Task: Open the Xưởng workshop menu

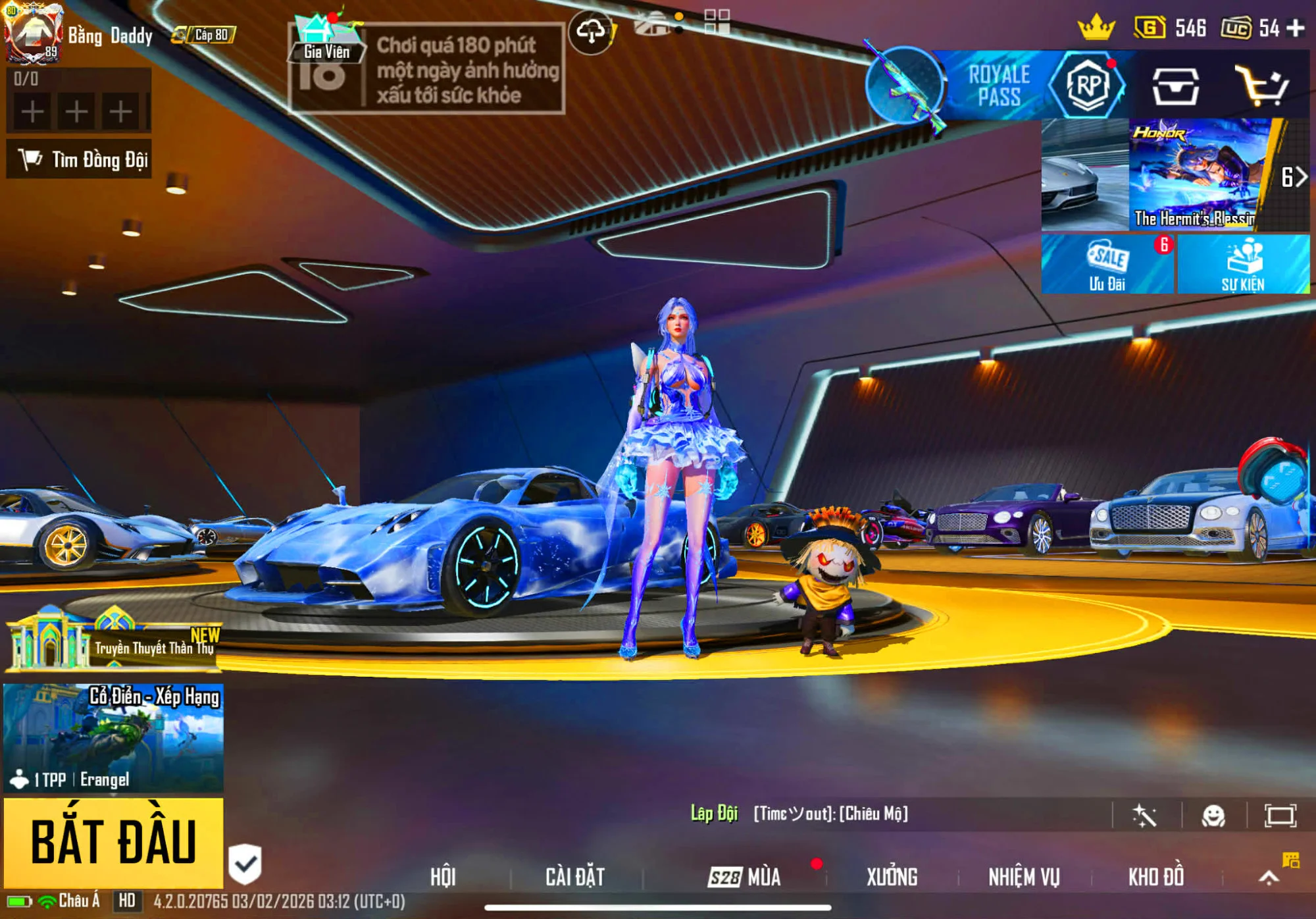Action: pos(892,877)
